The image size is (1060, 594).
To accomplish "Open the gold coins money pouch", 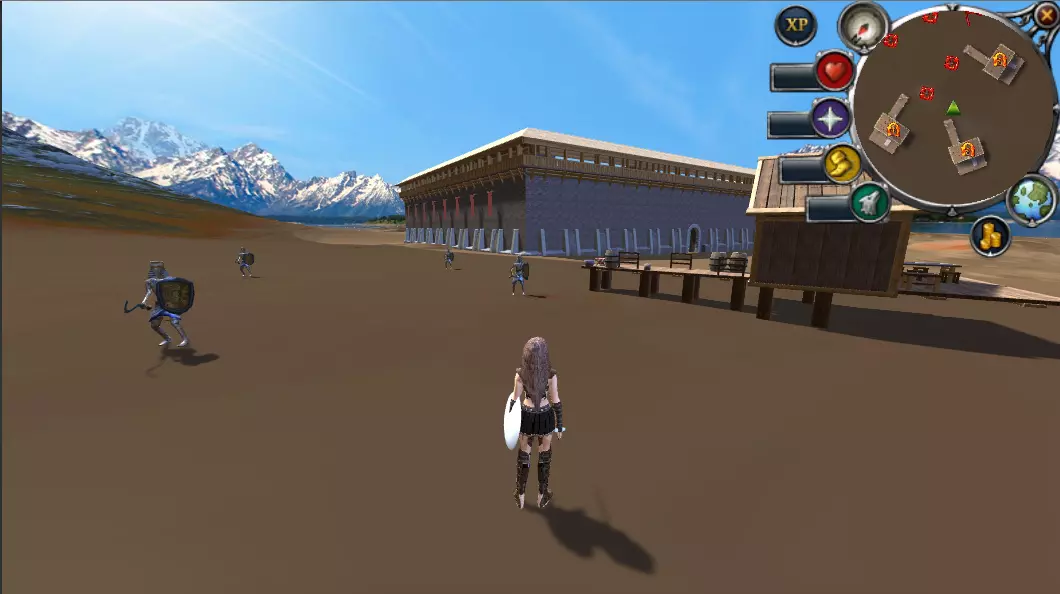I will 990,236.
